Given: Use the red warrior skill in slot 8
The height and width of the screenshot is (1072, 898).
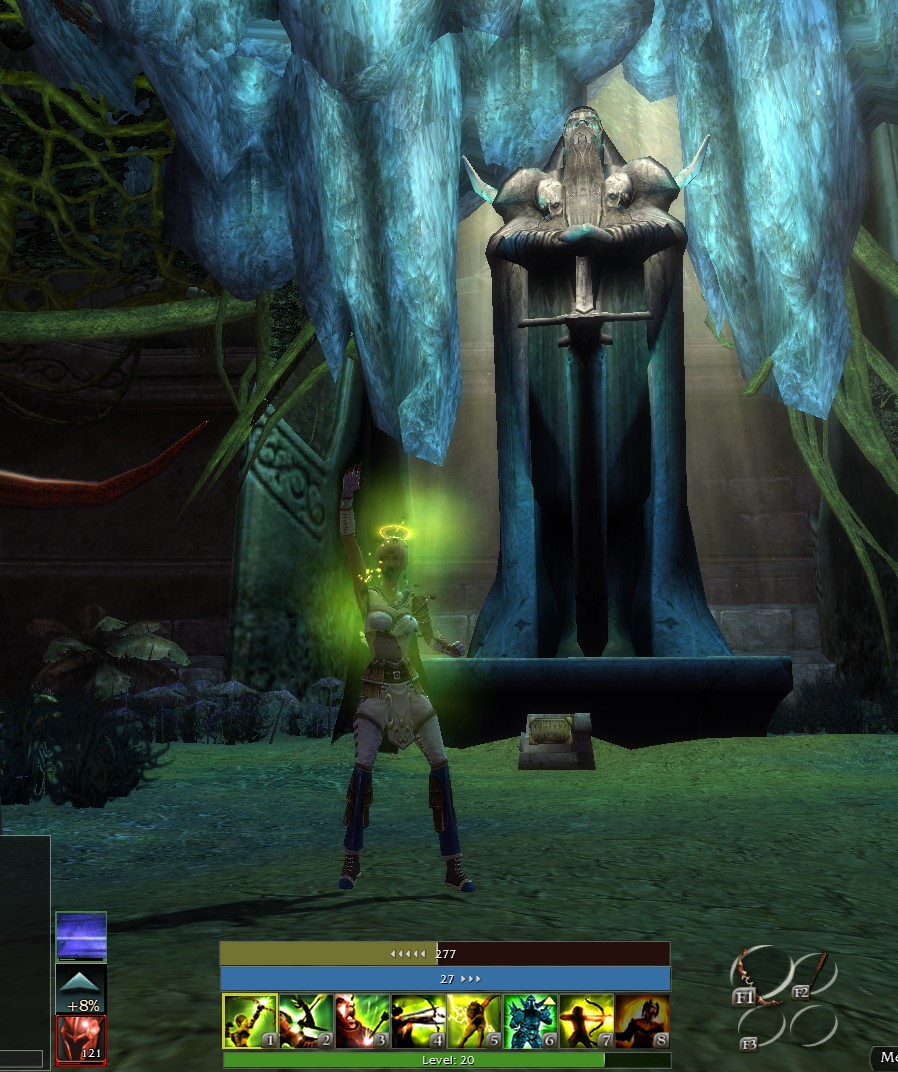Looking at the screenshot, I should [642, 1021].
